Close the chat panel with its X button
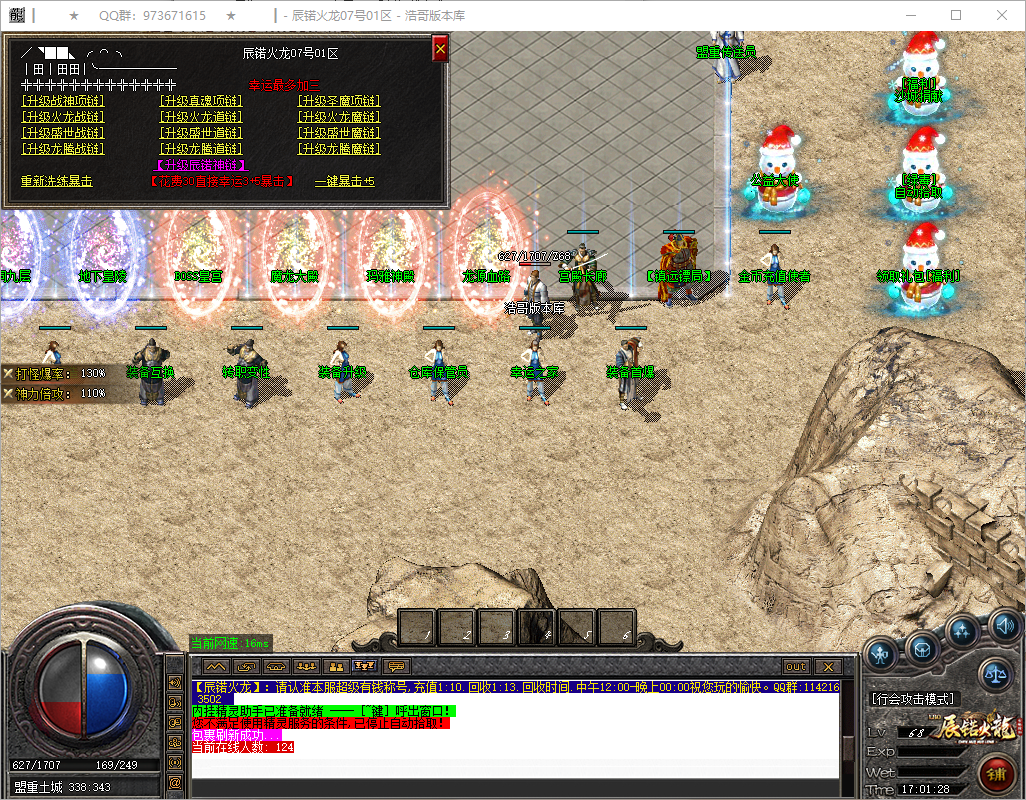Image resolution: width=1026 pixels, height=800 pixels. click(x=827, y=666)
